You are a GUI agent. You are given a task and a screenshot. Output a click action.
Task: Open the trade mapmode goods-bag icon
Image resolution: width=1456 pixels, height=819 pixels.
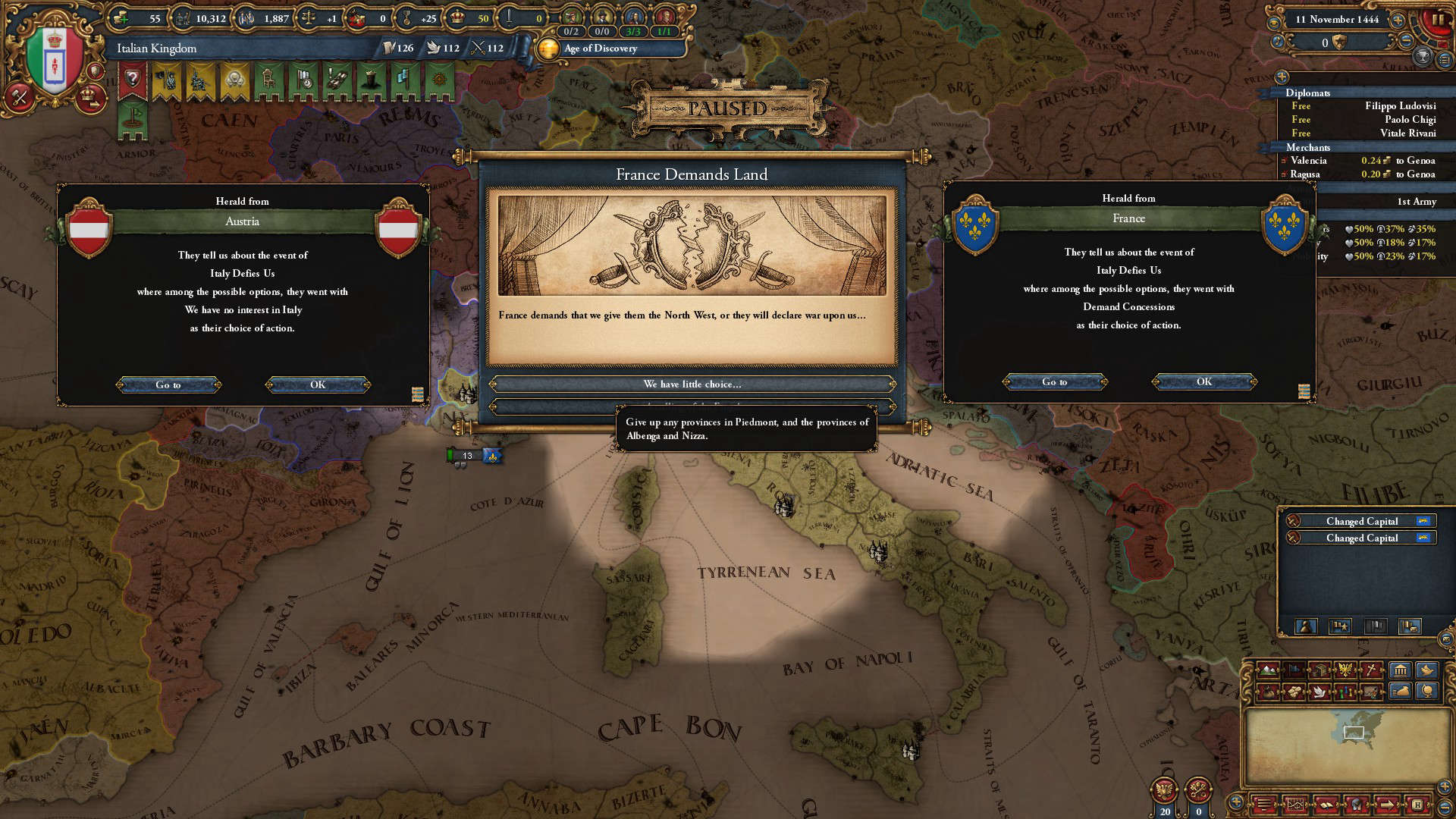[x=1269, y=692]
